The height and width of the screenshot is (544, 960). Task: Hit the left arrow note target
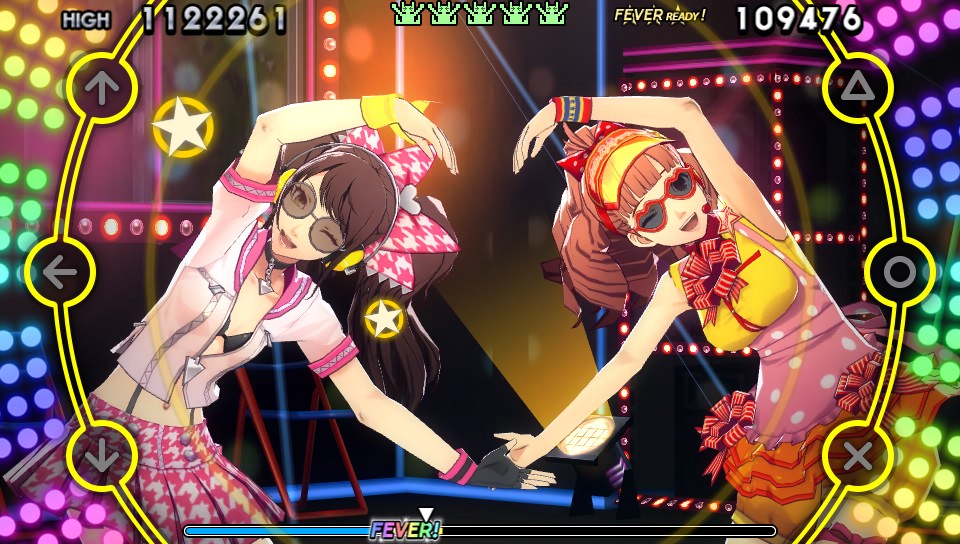click(x=60, y=272)
